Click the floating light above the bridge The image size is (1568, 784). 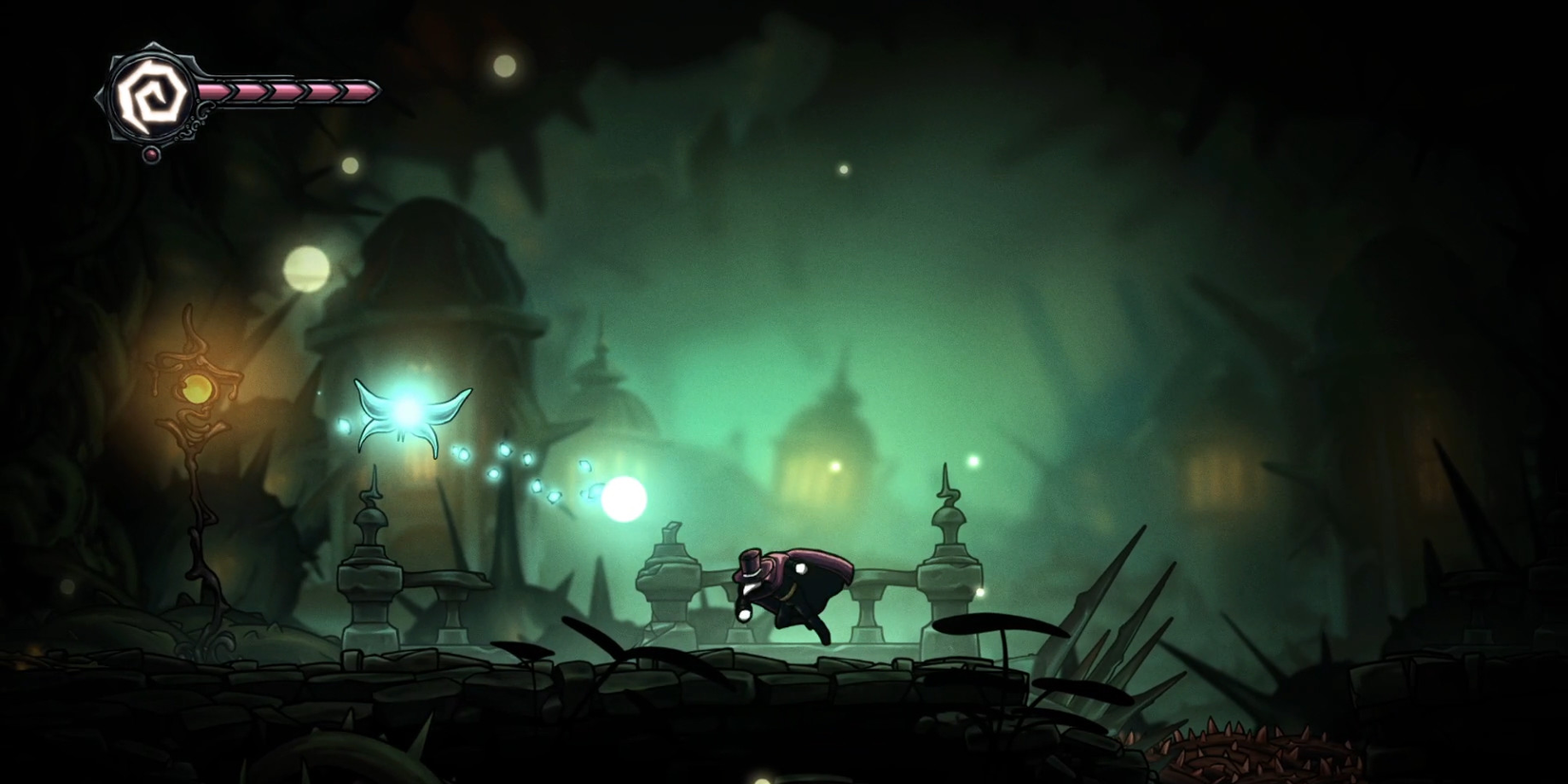[x=971, y=460]
